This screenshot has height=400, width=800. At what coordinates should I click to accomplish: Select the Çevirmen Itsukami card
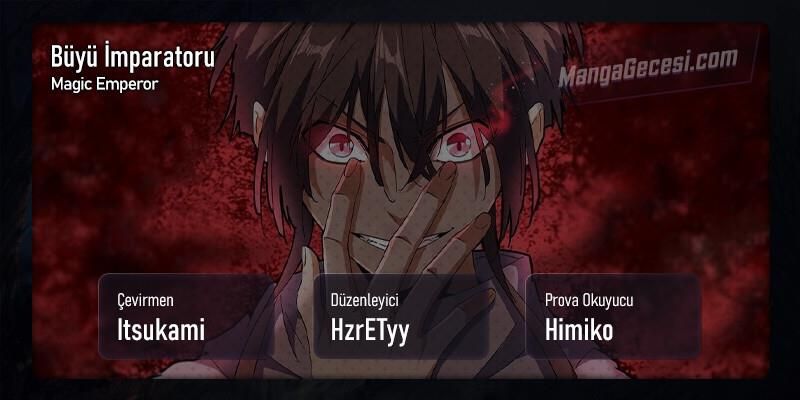coord(186,315)
